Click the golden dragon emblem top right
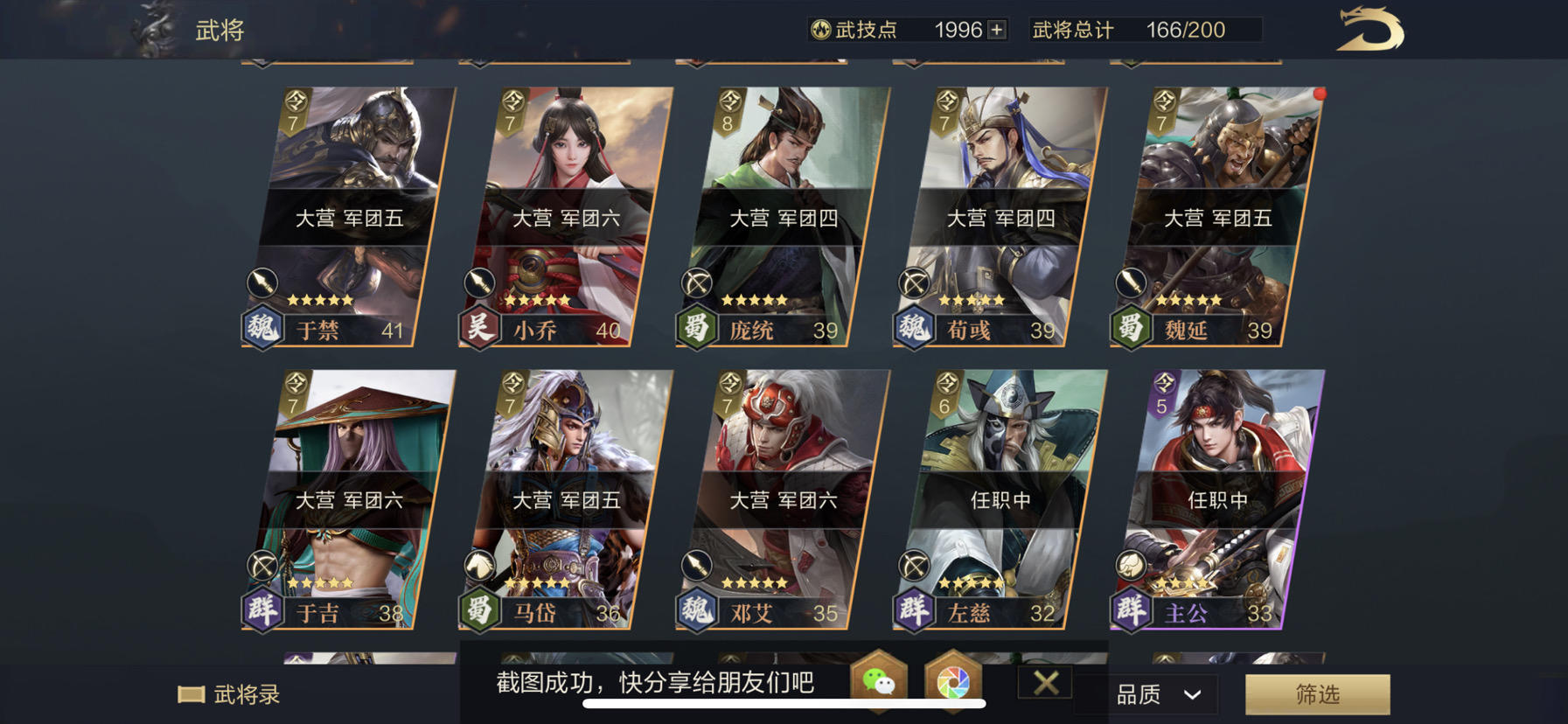Screen dimensions: 1568x724 (1370, 31)
